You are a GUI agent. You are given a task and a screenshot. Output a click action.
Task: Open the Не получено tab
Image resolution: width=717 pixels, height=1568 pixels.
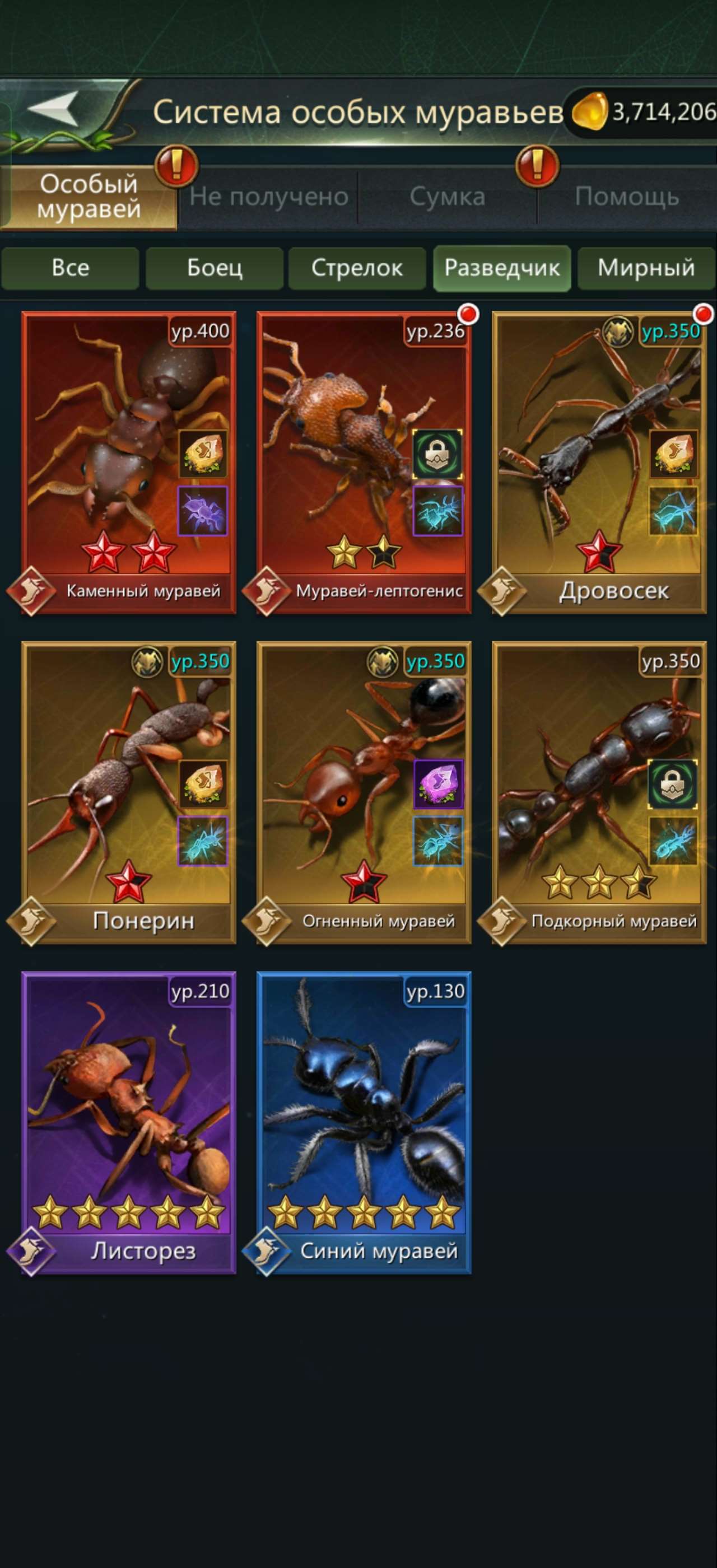coord(268,196)
